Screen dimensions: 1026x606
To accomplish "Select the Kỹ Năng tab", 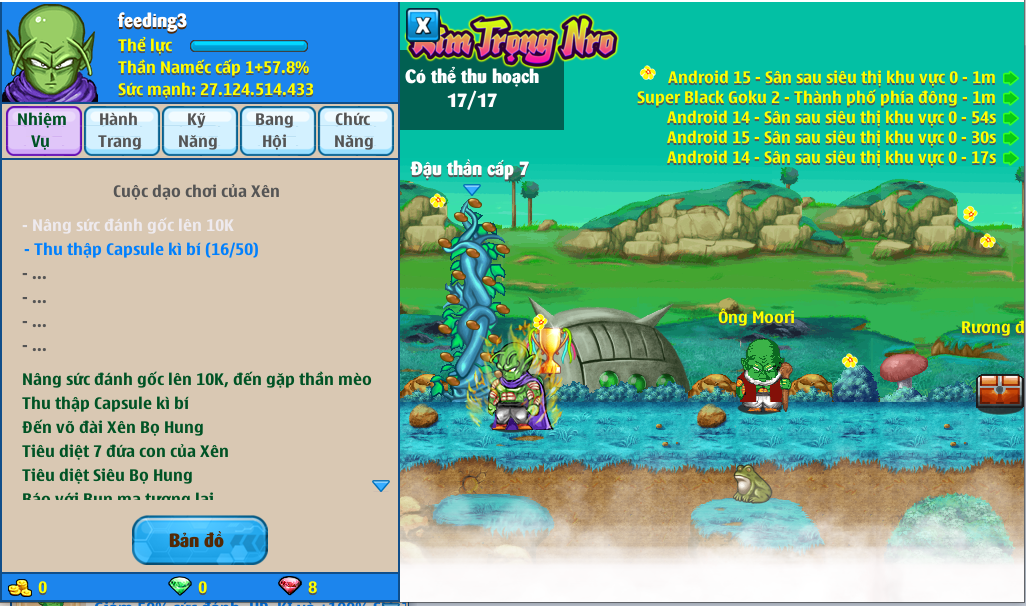I will (198, 130).
